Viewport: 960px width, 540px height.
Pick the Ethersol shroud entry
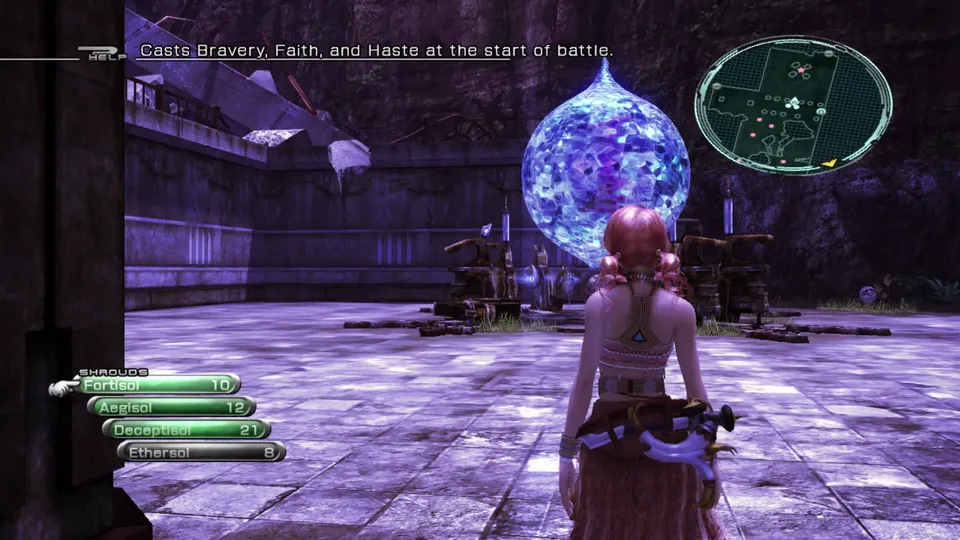pyautogui.click(x=202, y=451)
